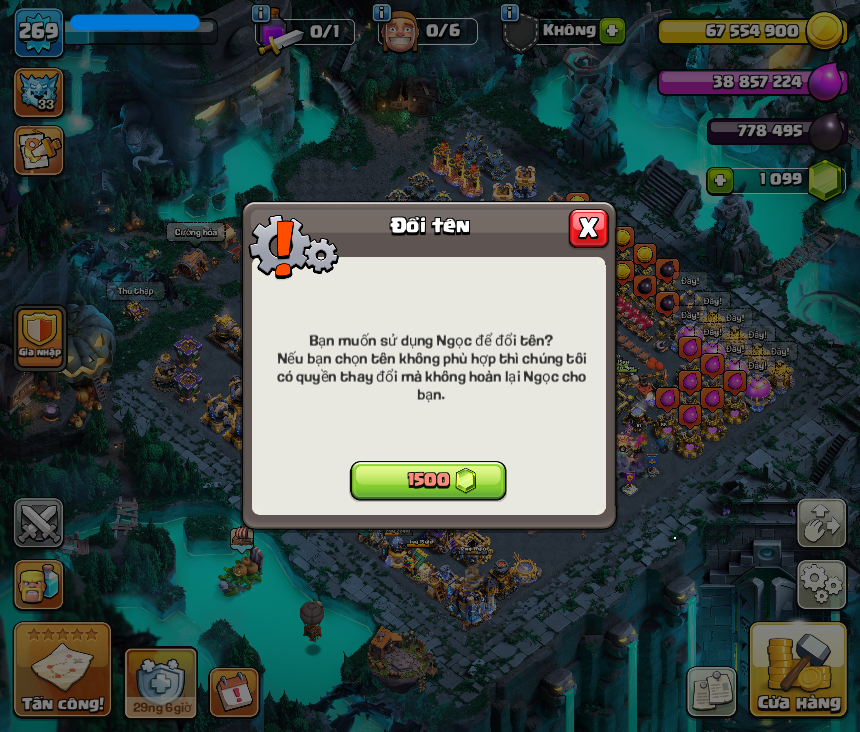Open the barbarian army overview
The width and height of the screenshot is (860, 732).
39,585
